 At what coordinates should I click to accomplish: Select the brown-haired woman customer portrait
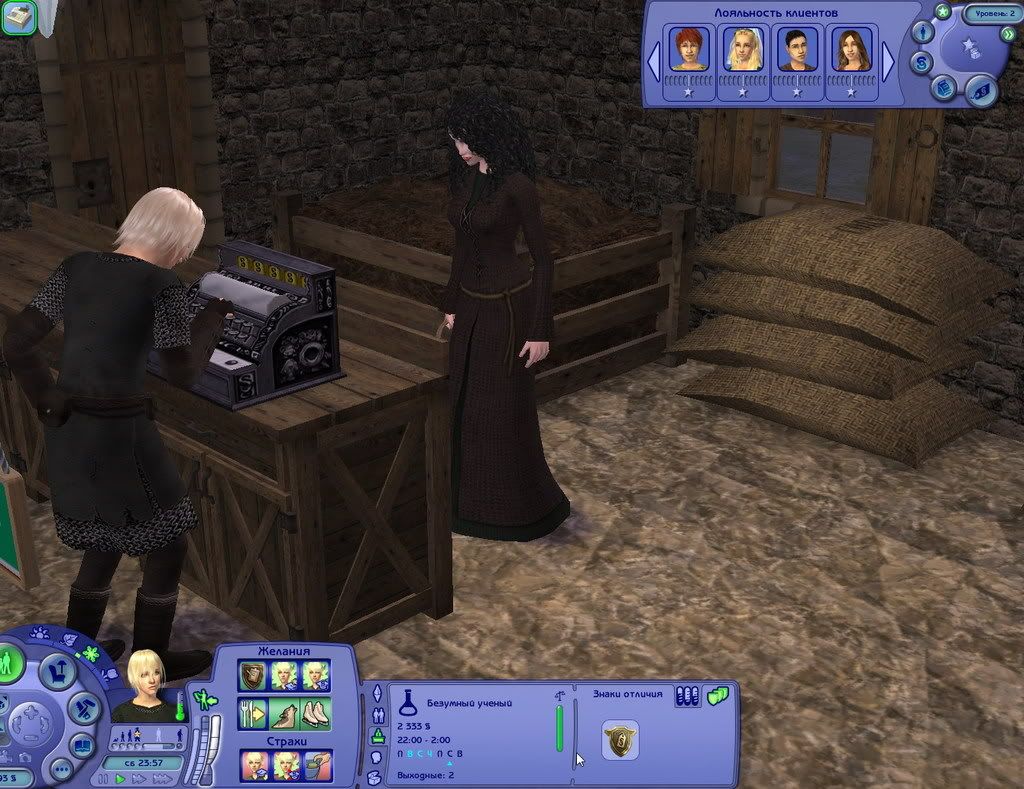point(851,49)
